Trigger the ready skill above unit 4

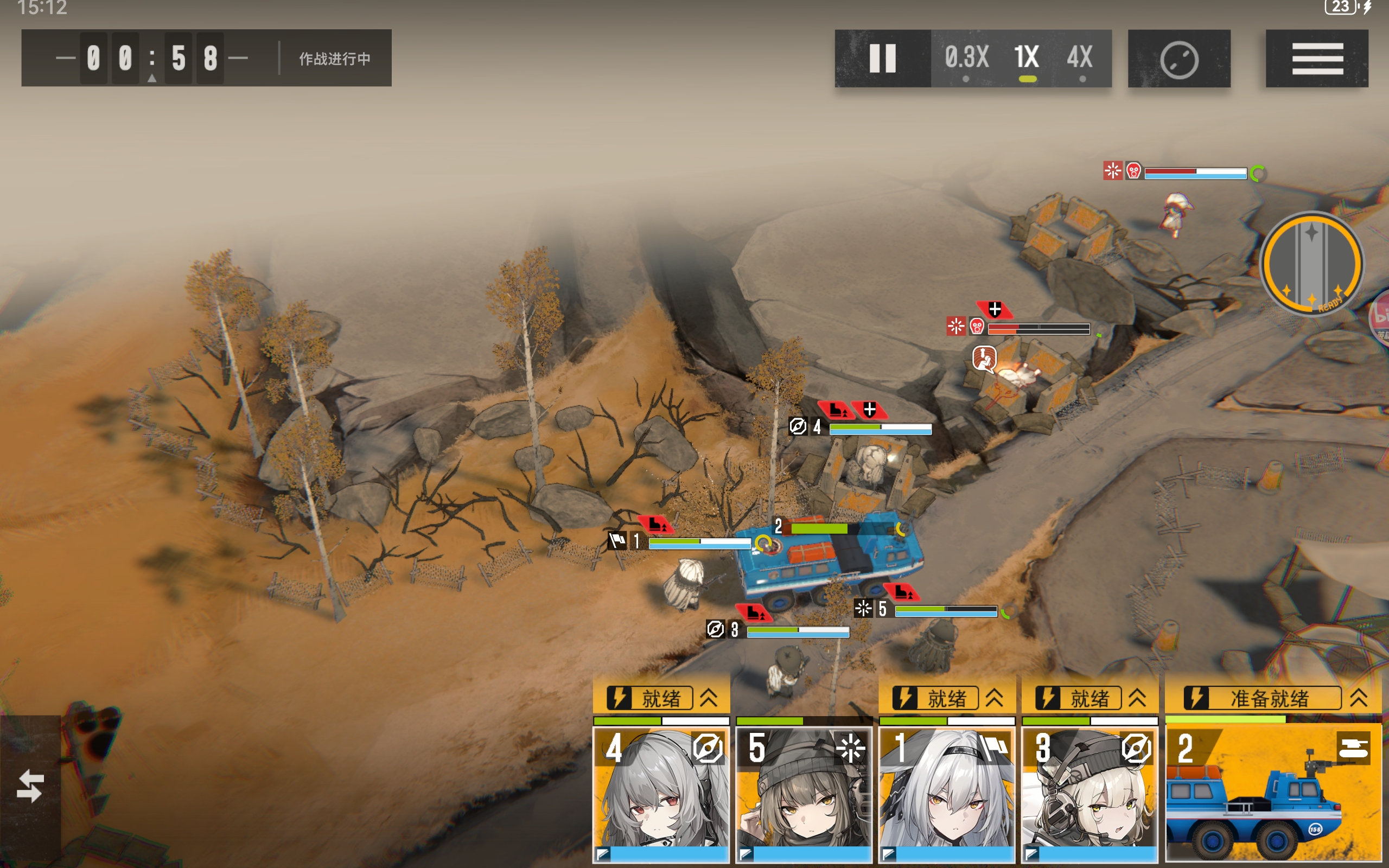tap(661, 698)
